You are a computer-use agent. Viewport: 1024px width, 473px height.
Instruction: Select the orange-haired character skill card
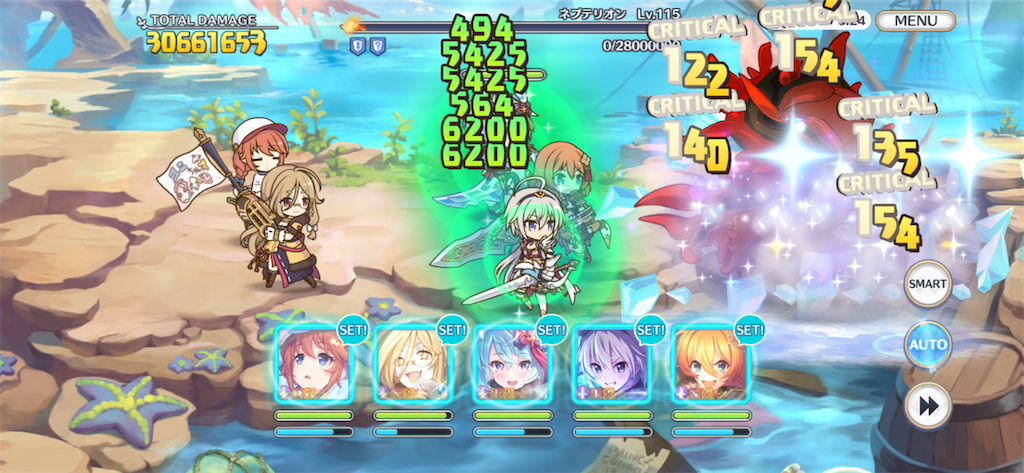point(711,364)
